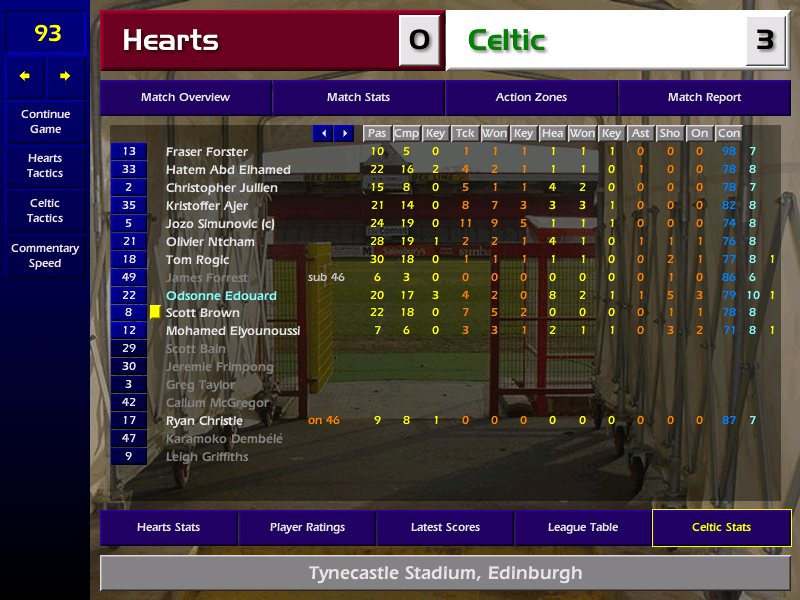
Task: Open the League Table
Action: coord(583,528)
